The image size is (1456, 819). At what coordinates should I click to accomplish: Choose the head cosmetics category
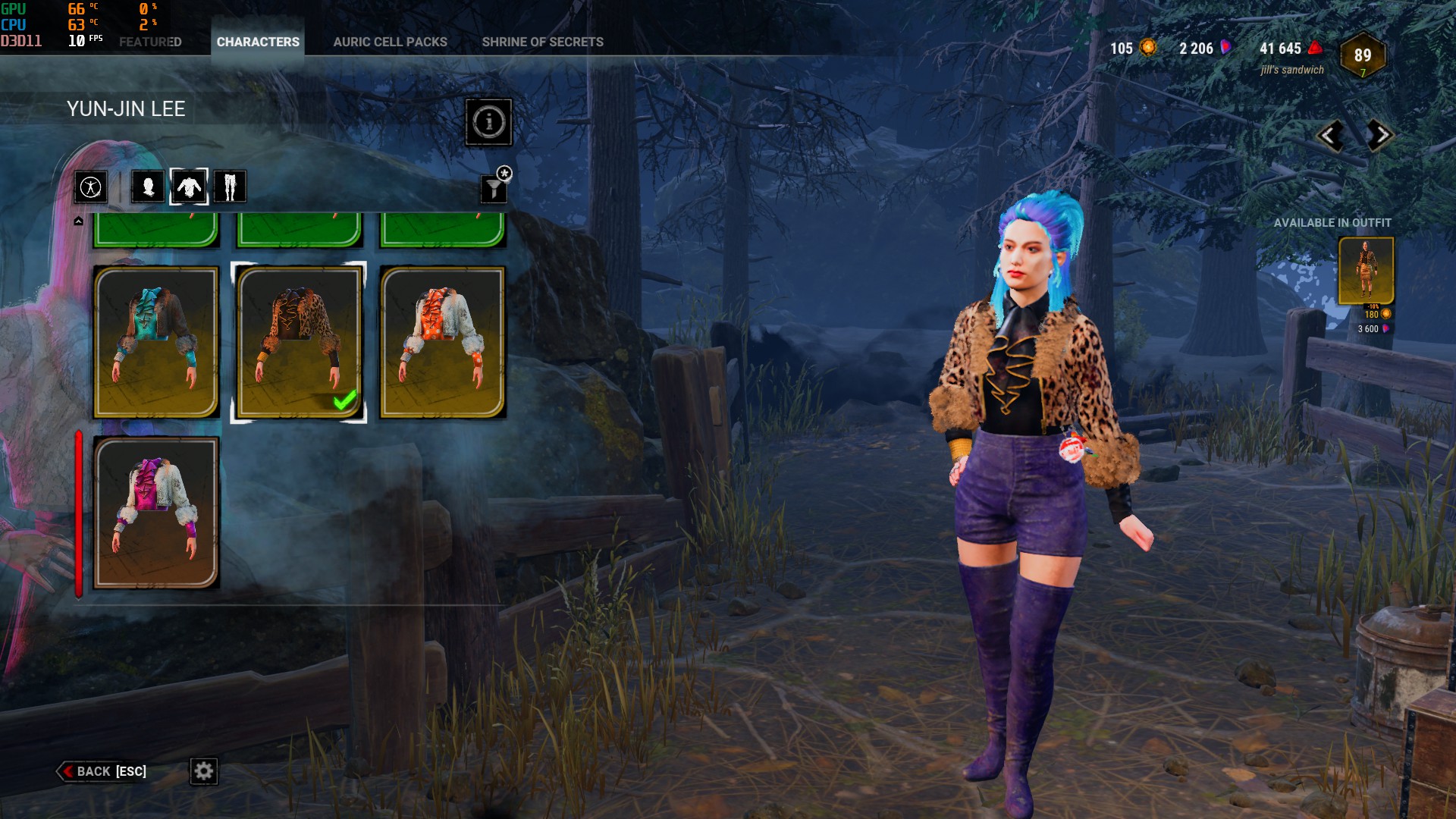[x=148, y=187]
